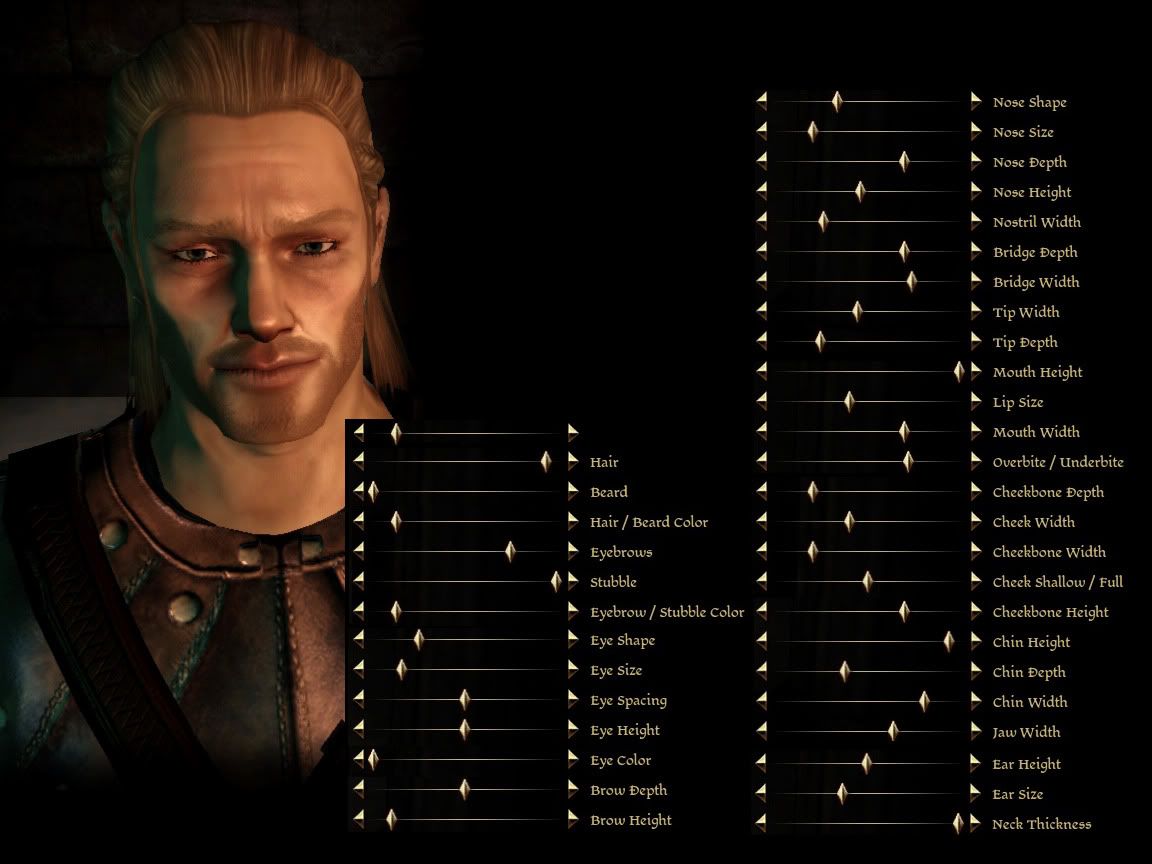Increase Nose Size with right arrow
This screenshot has height=864, width=1152.
tap(976, 131)
